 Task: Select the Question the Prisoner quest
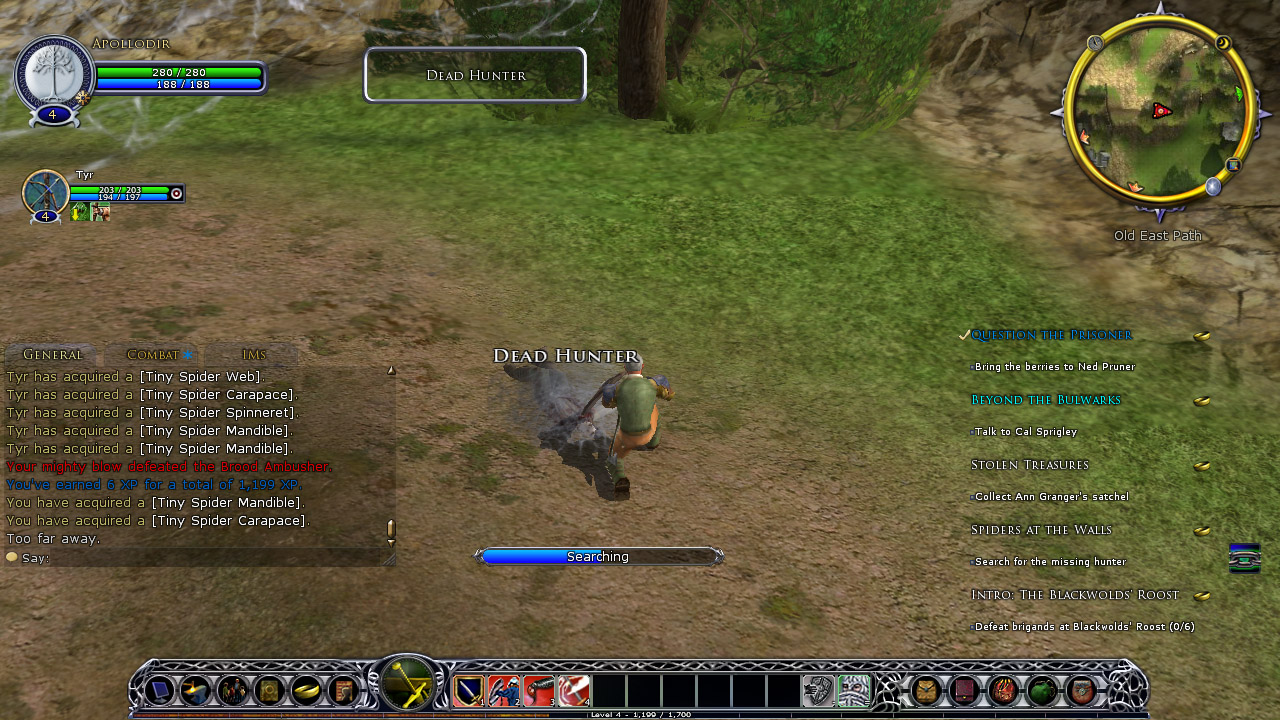pos(1051,335)
